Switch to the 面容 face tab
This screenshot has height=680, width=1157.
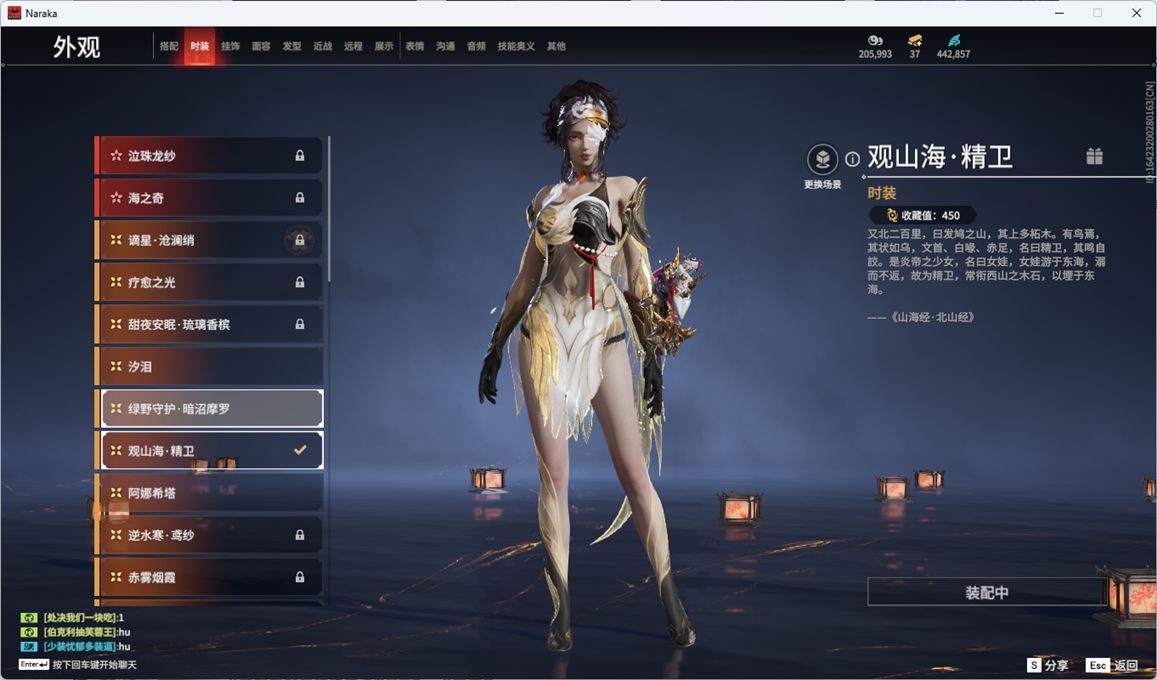(x=261, y=46)
